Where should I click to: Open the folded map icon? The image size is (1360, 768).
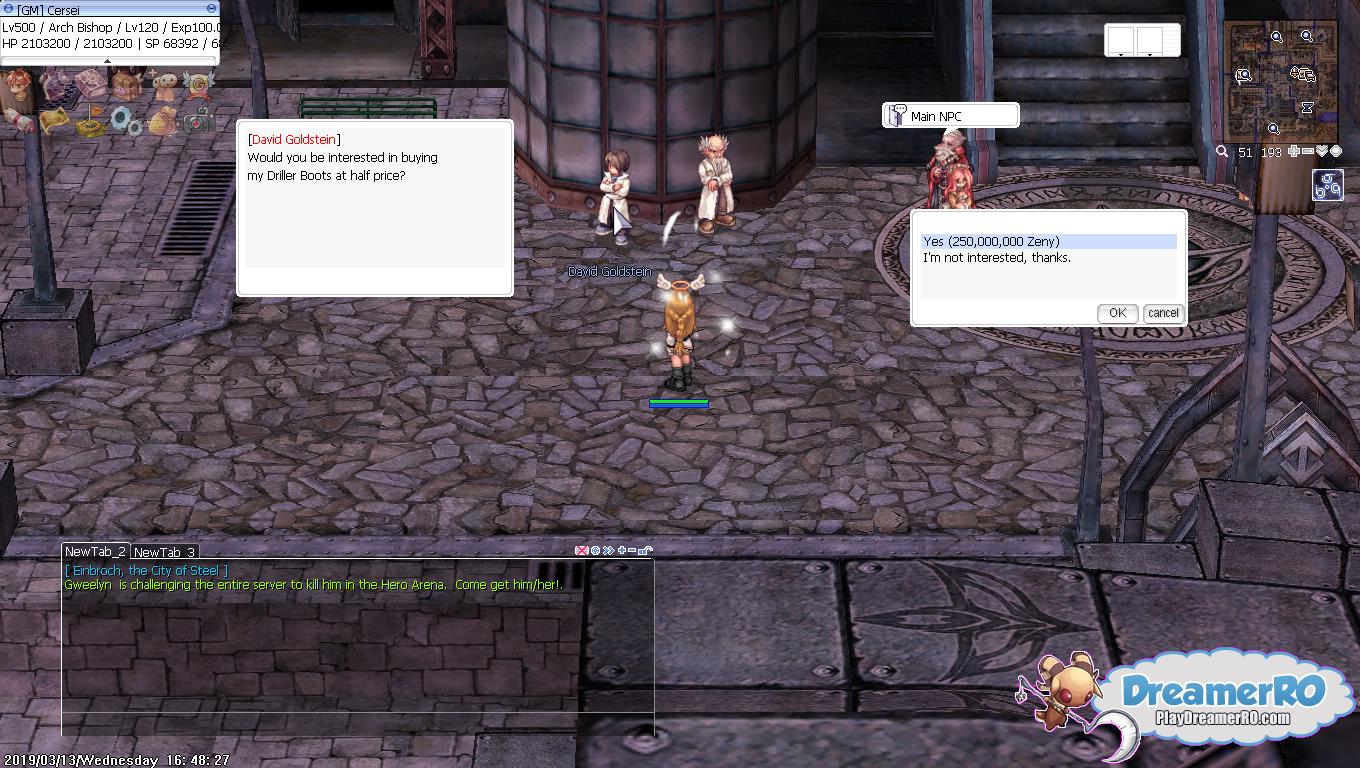[x=54, y=120]
